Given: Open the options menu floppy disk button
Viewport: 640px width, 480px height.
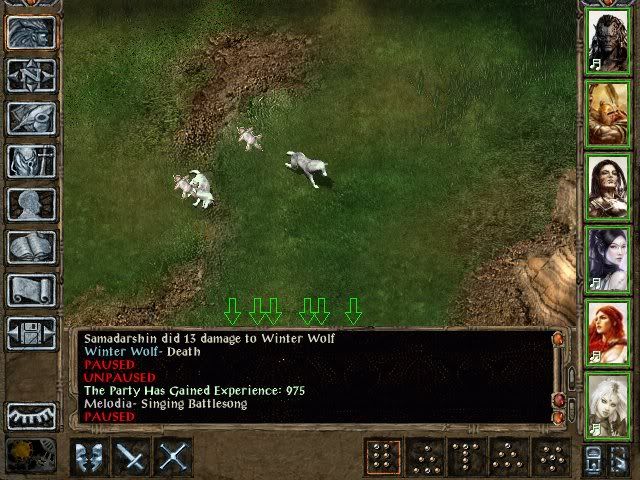Looking at the screenshot, I should point(31,333).
